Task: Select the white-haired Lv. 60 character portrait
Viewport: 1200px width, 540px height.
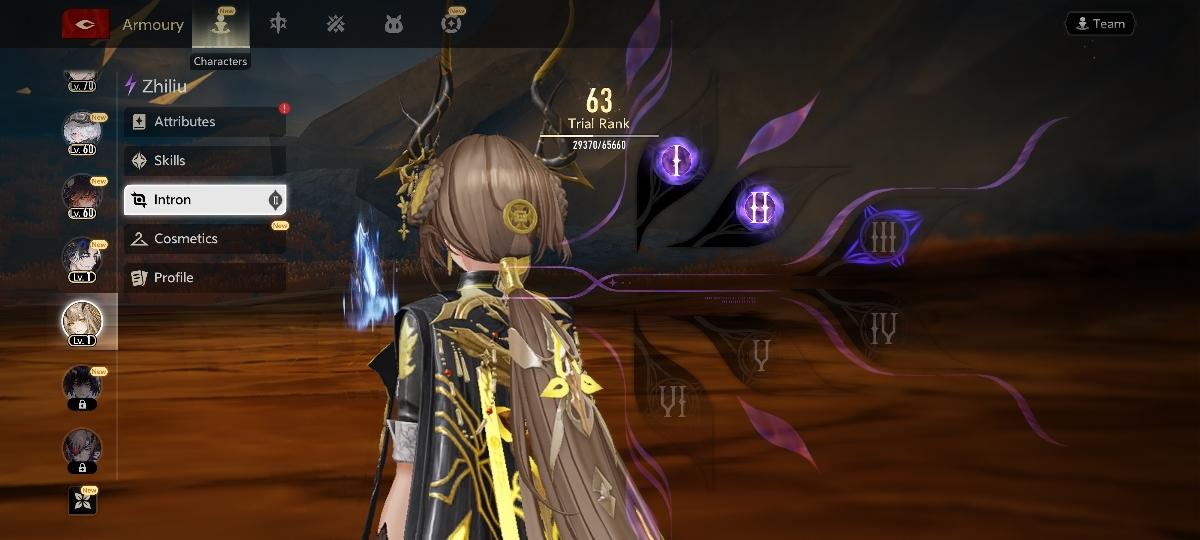Action: coord(82,133)
